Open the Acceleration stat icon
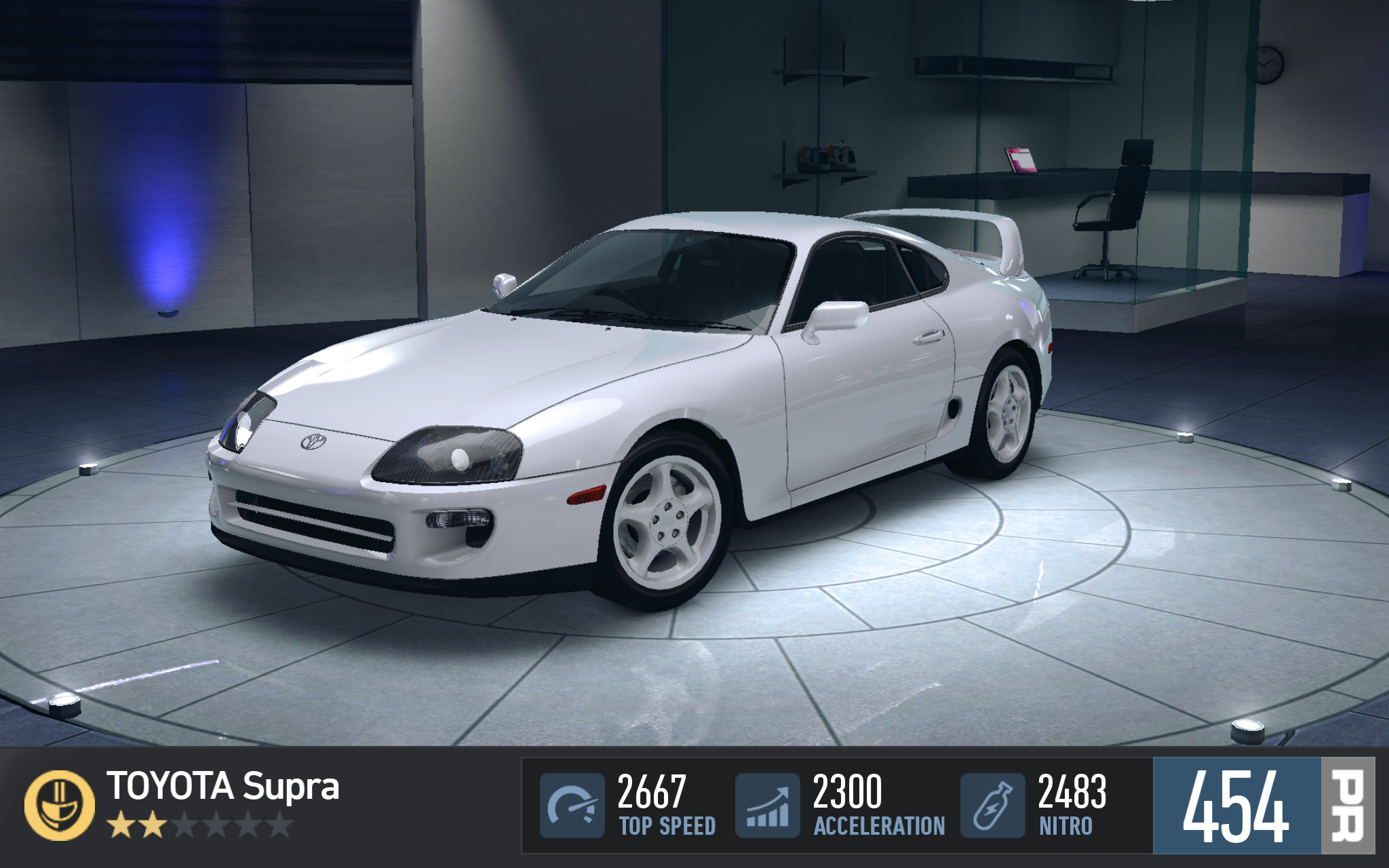Viewport: 1389px width, 868px height. [x=768, y=806]
